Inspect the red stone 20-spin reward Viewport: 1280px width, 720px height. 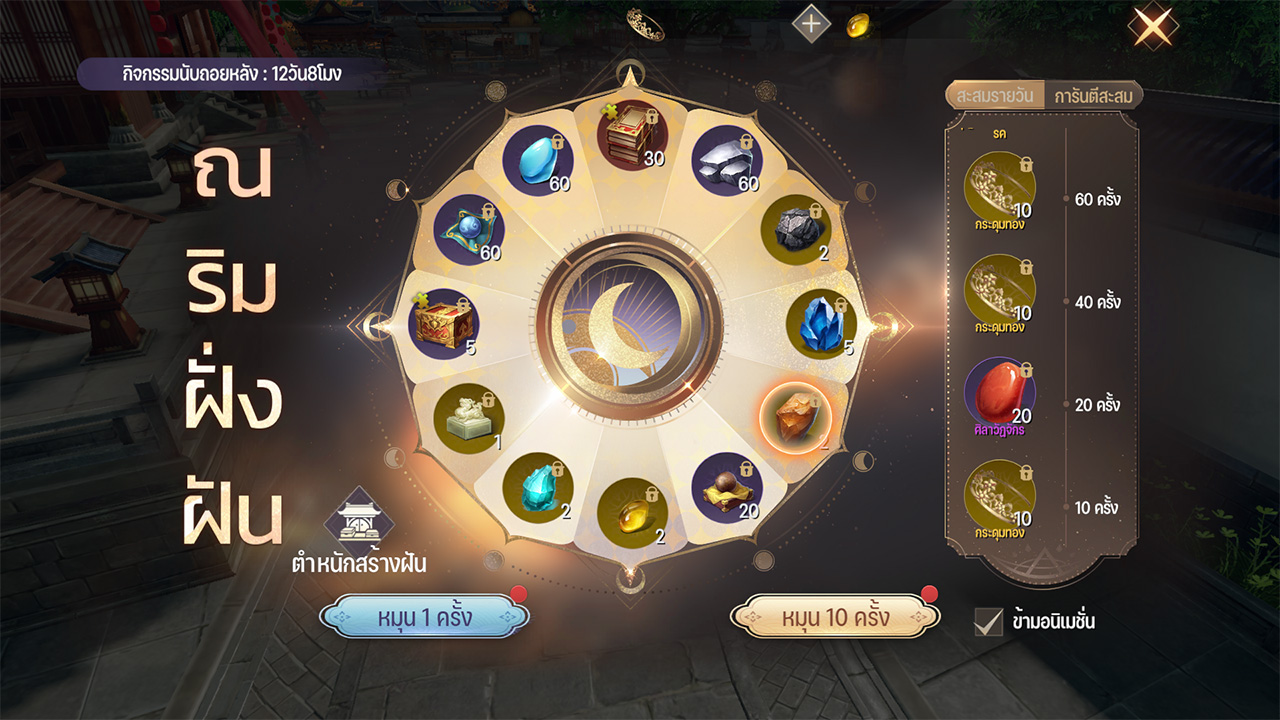point(999,392)
